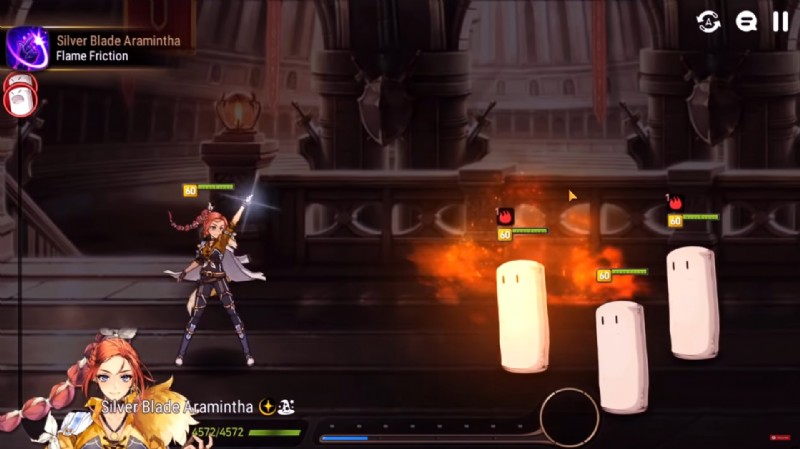This screenshot has height=449, width=800.
Task: Pause the battle
Action: click(x=781, y=21)
